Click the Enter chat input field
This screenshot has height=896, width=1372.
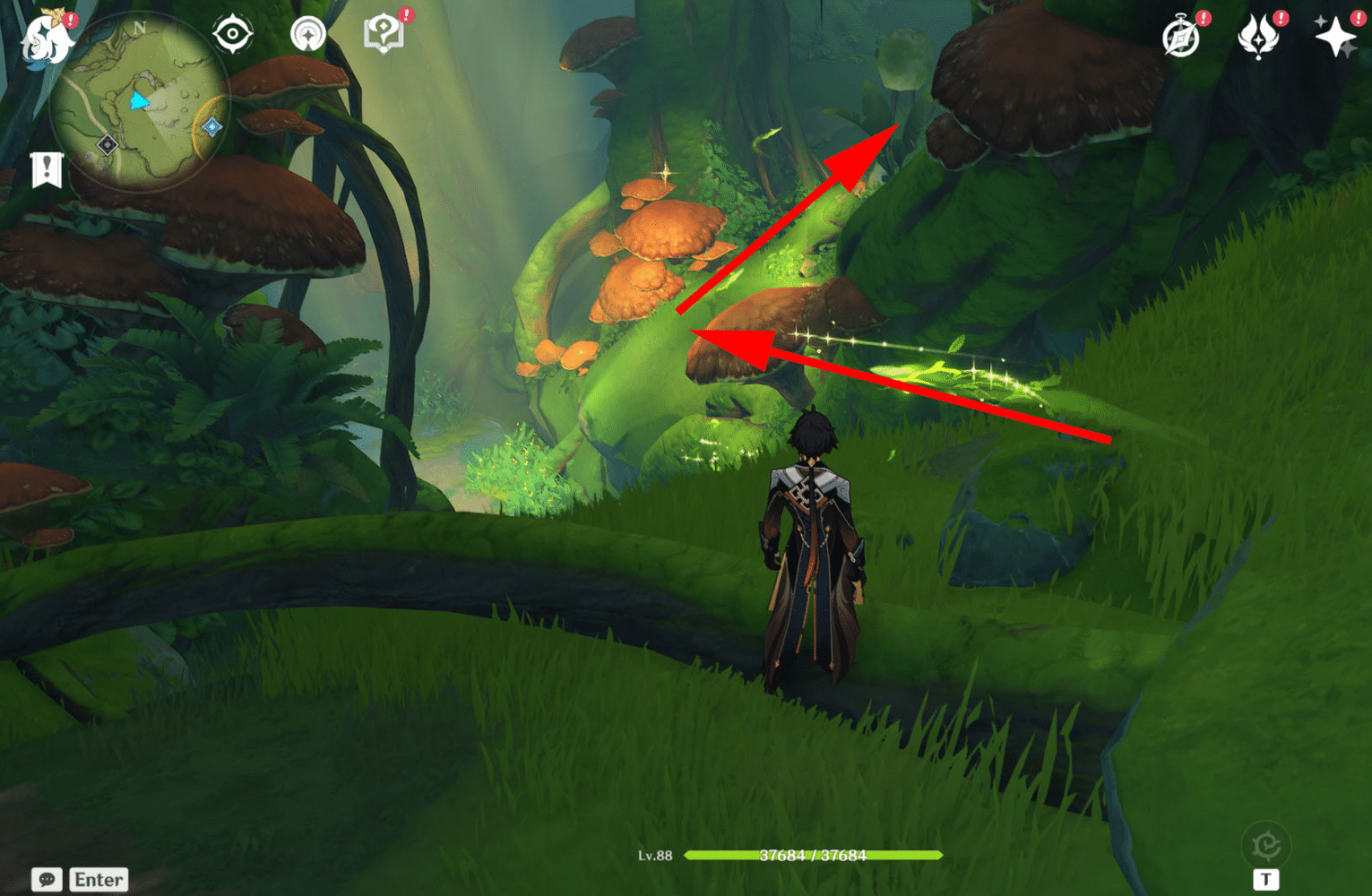pos(99,879)
